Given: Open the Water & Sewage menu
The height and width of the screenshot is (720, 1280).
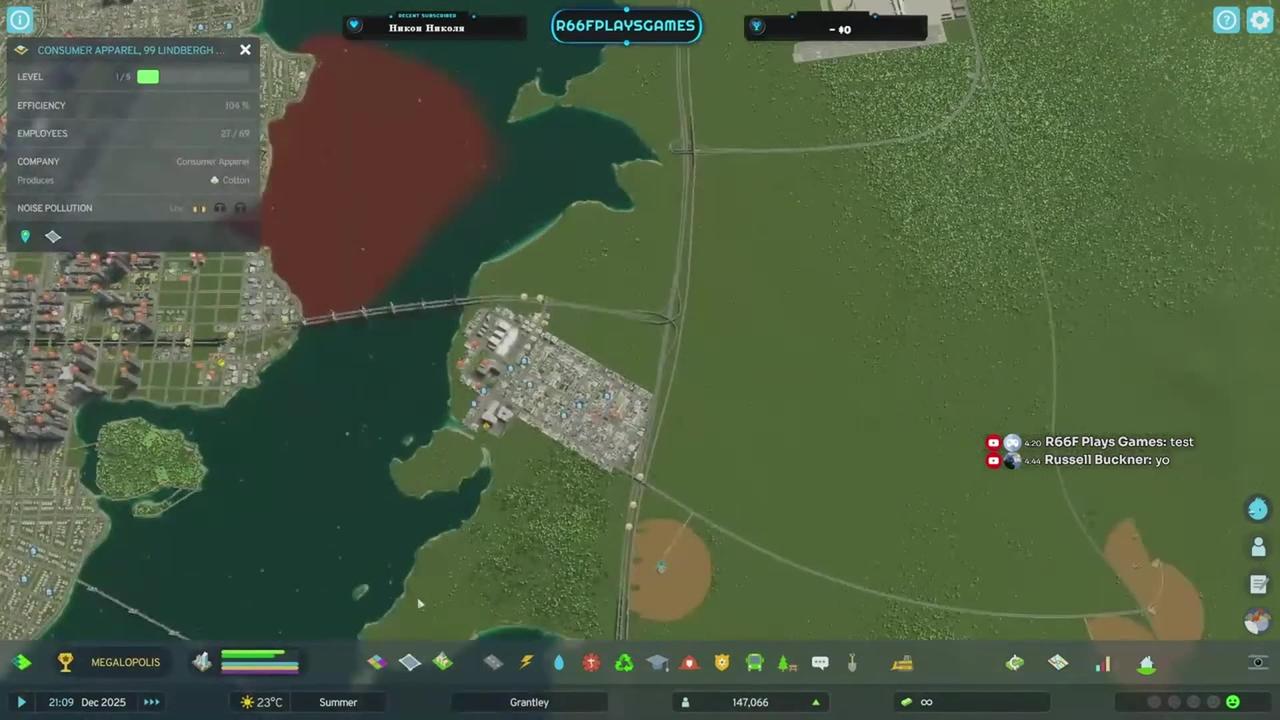Looking at the screenshot, I should pos(558,662).
